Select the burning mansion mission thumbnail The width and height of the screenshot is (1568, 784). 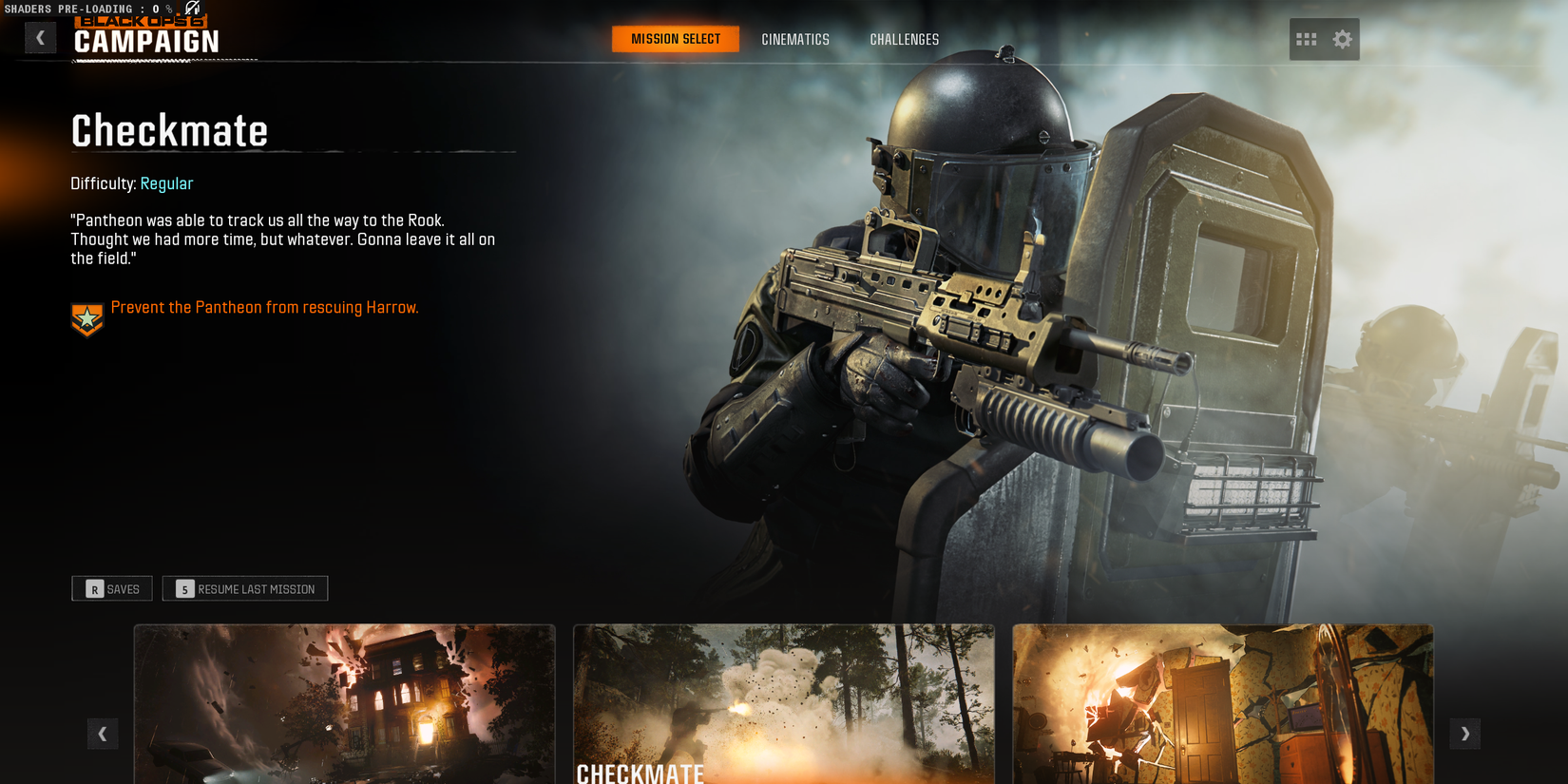[x=344, y=704]
